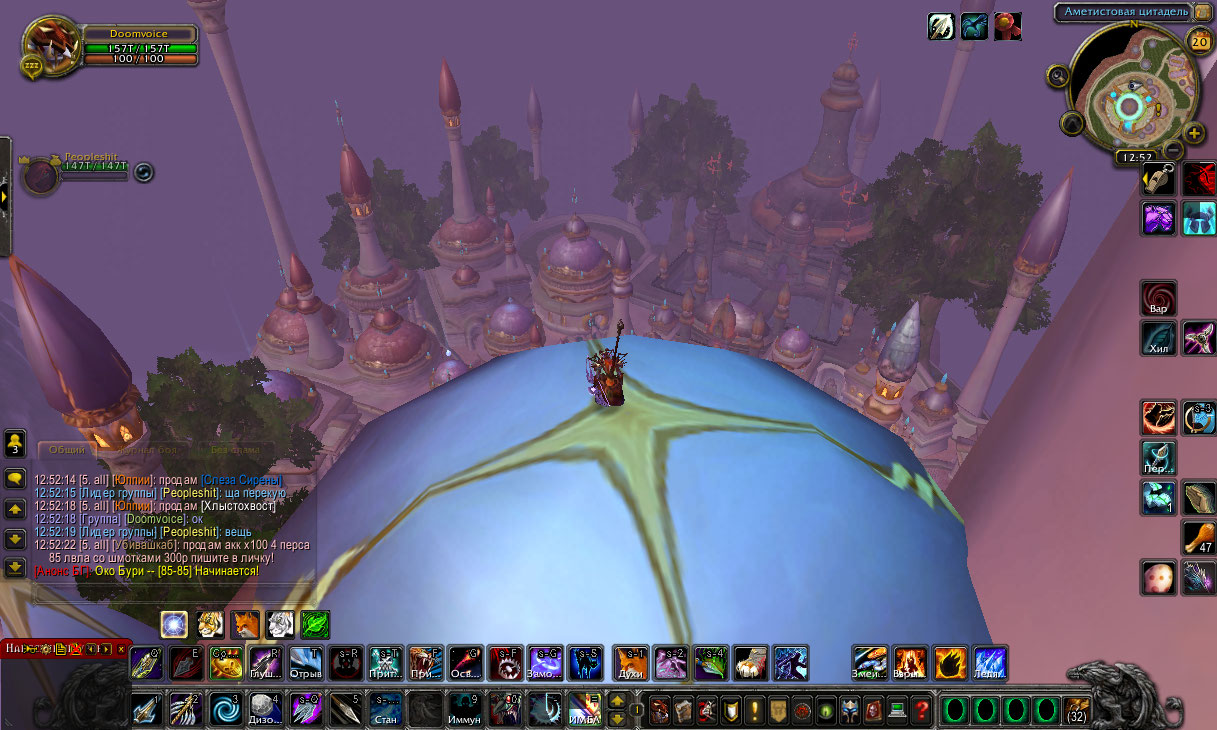Target party member Peopleshit's portrait
The height and width of the screenshot is (730, 1217).
coord(42,175)
